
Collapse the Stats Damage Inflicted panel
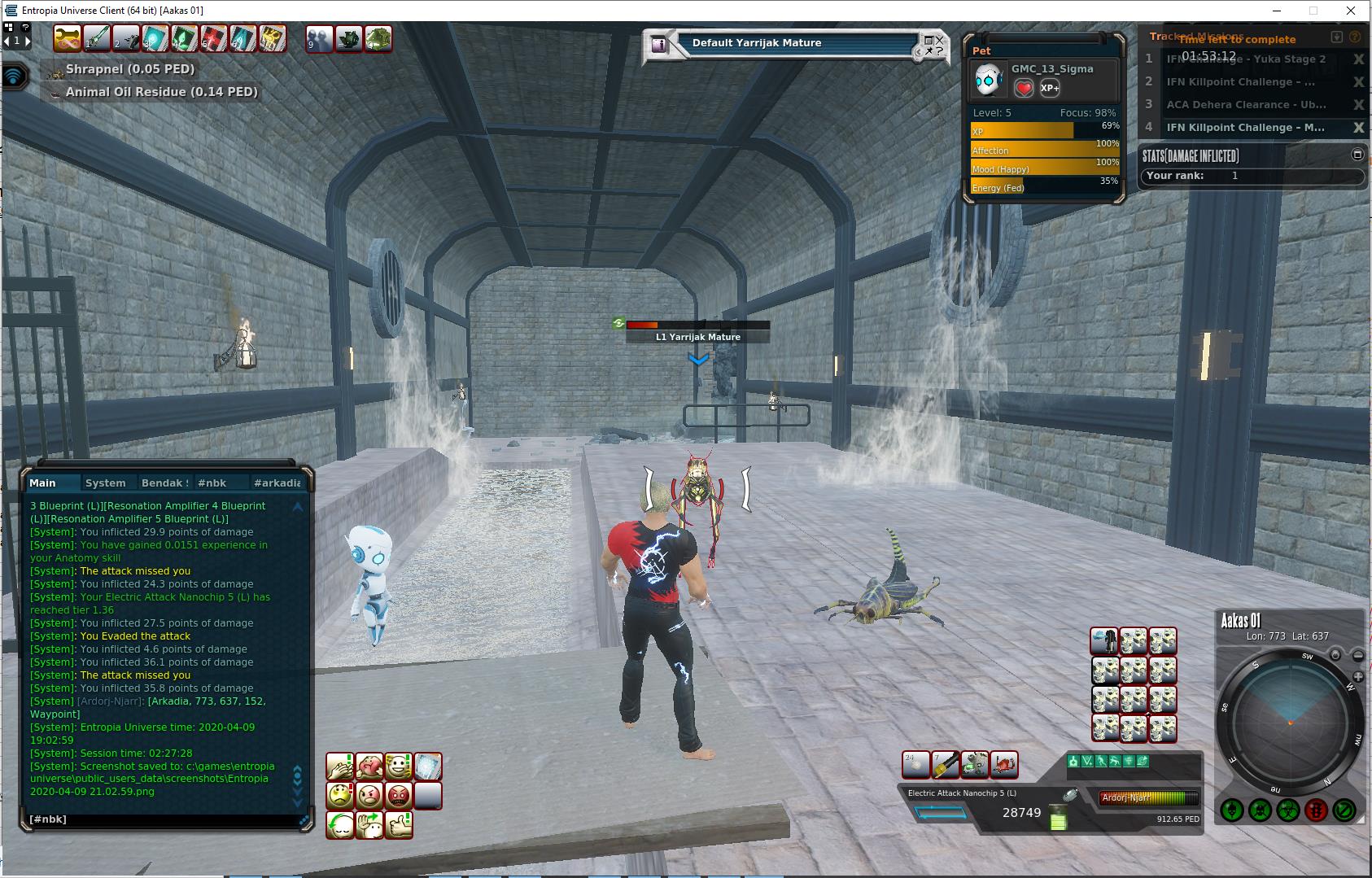(1357, 155)
